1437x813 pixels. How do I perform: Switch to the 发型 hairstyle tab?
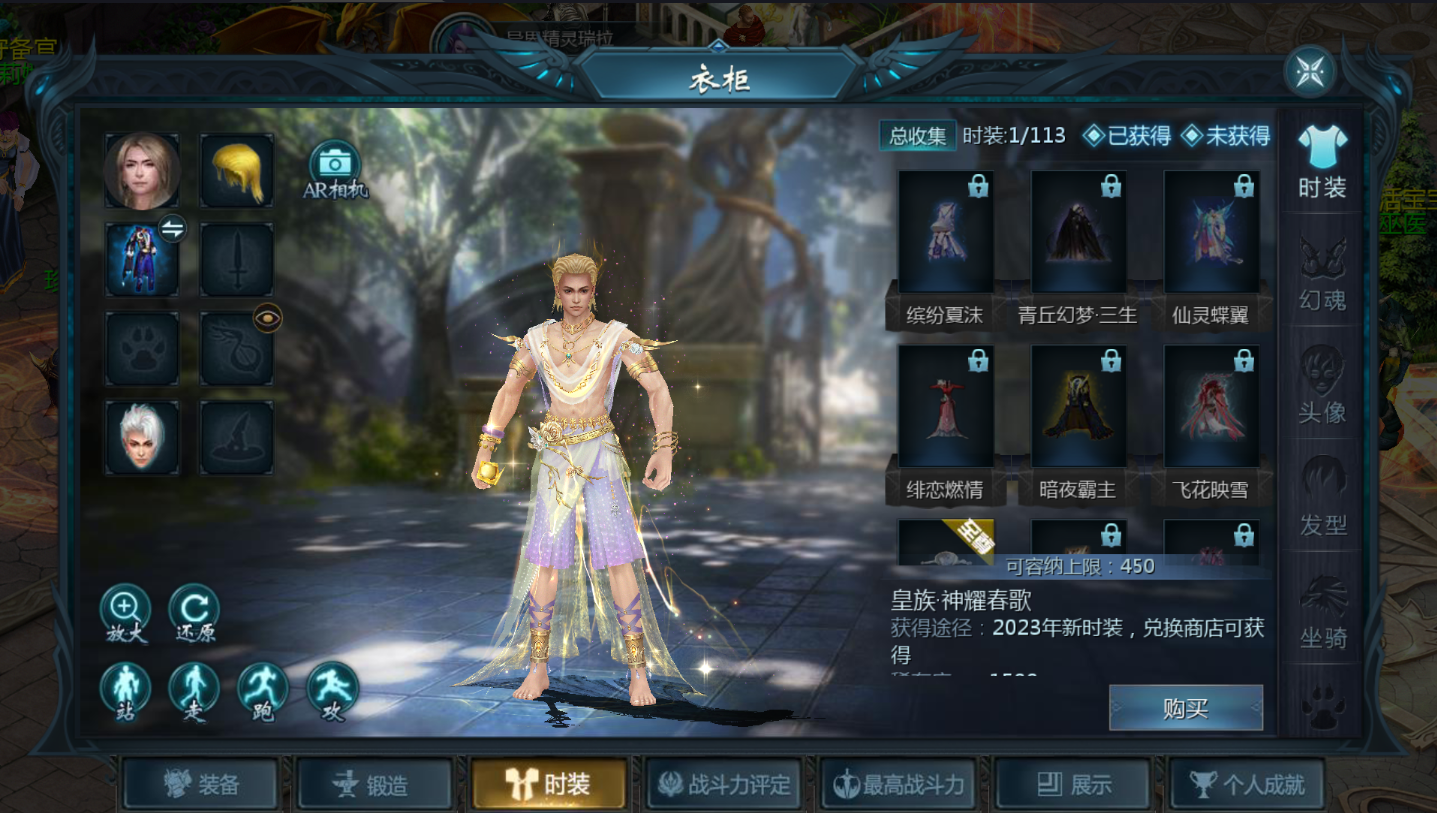1322,498
